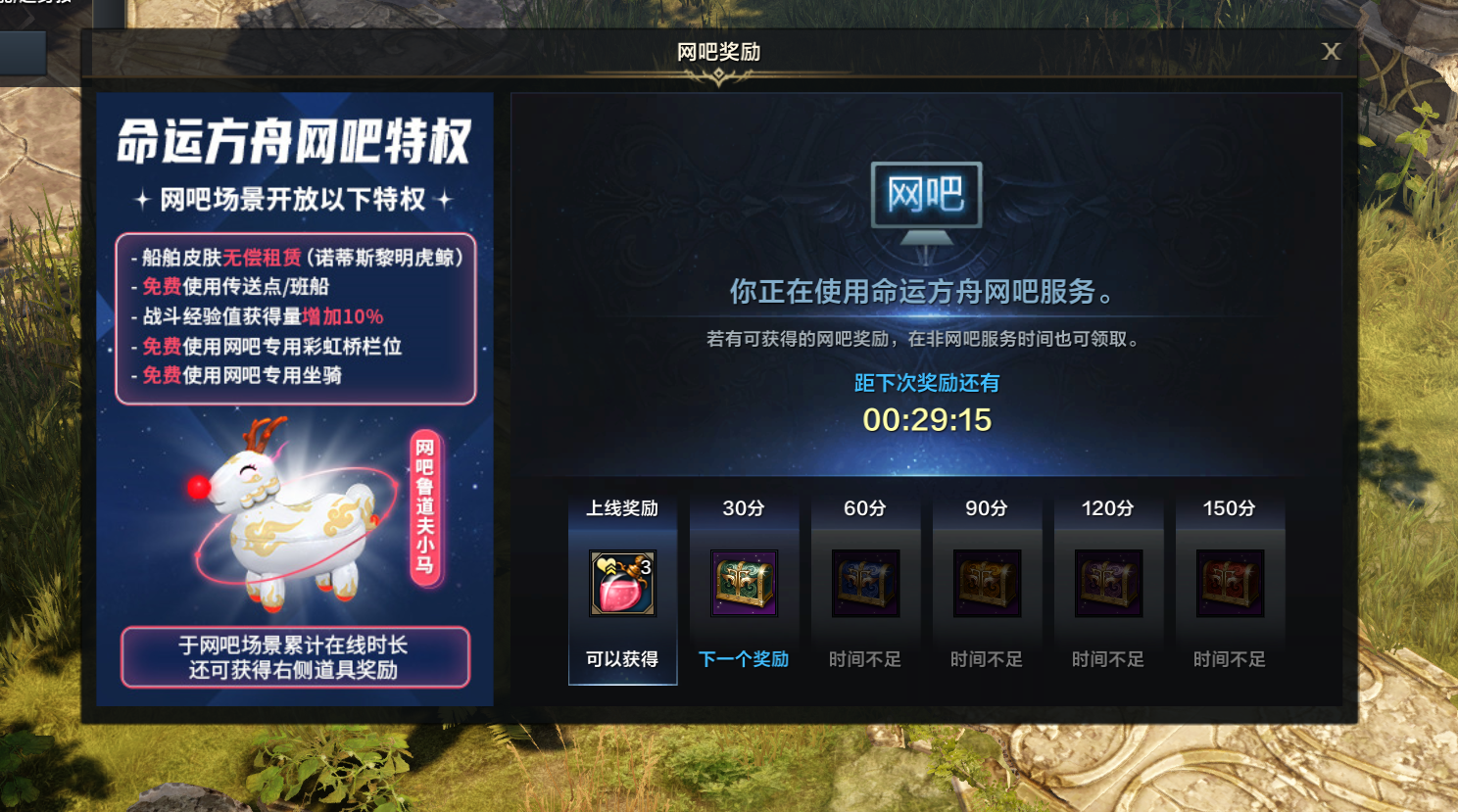Click the 60分 column header
1458x812 pixels.
pos(865,507)
